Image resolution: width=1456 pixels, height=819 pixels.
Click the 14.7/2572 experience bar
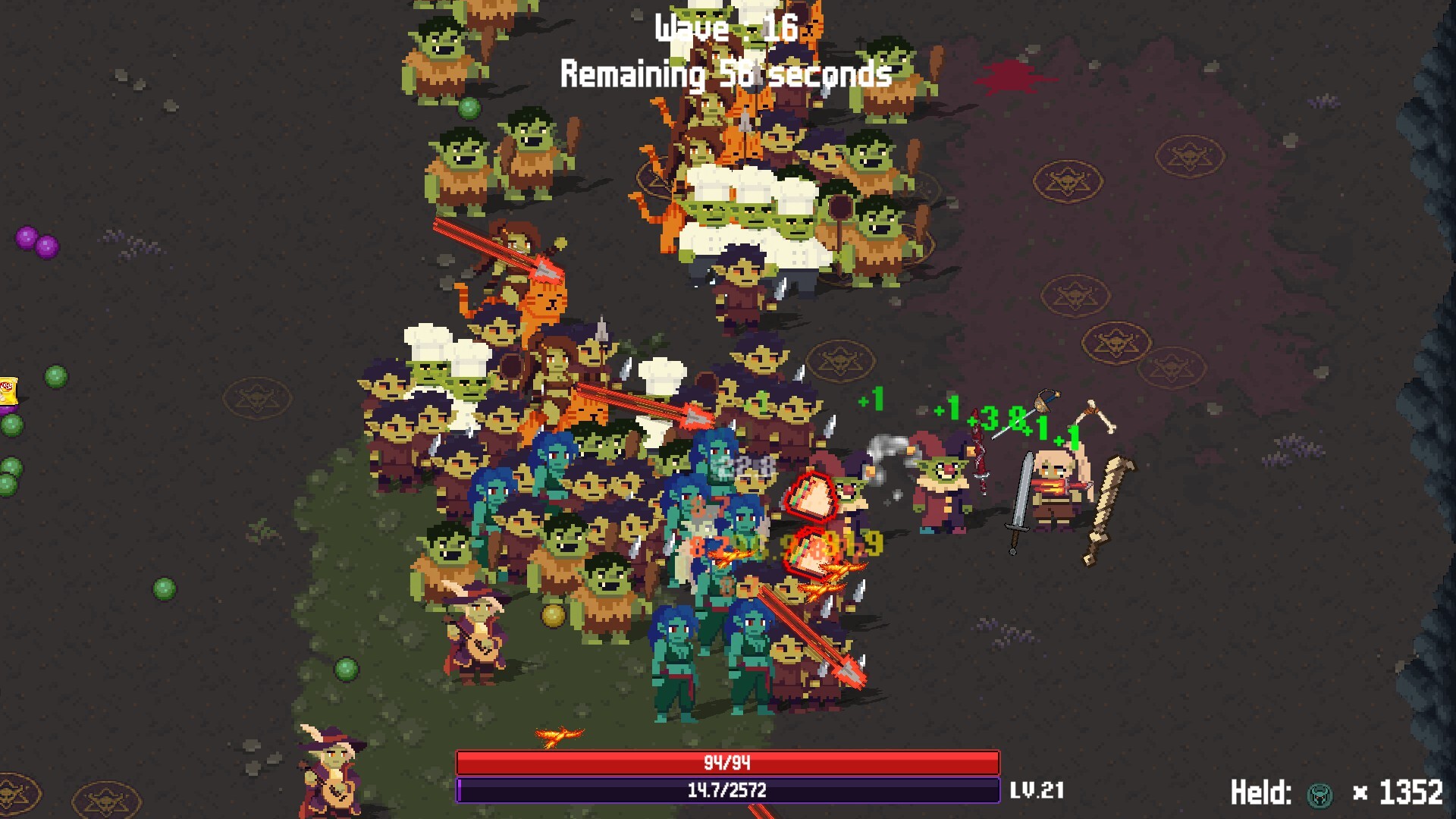(x=728, y=790)
